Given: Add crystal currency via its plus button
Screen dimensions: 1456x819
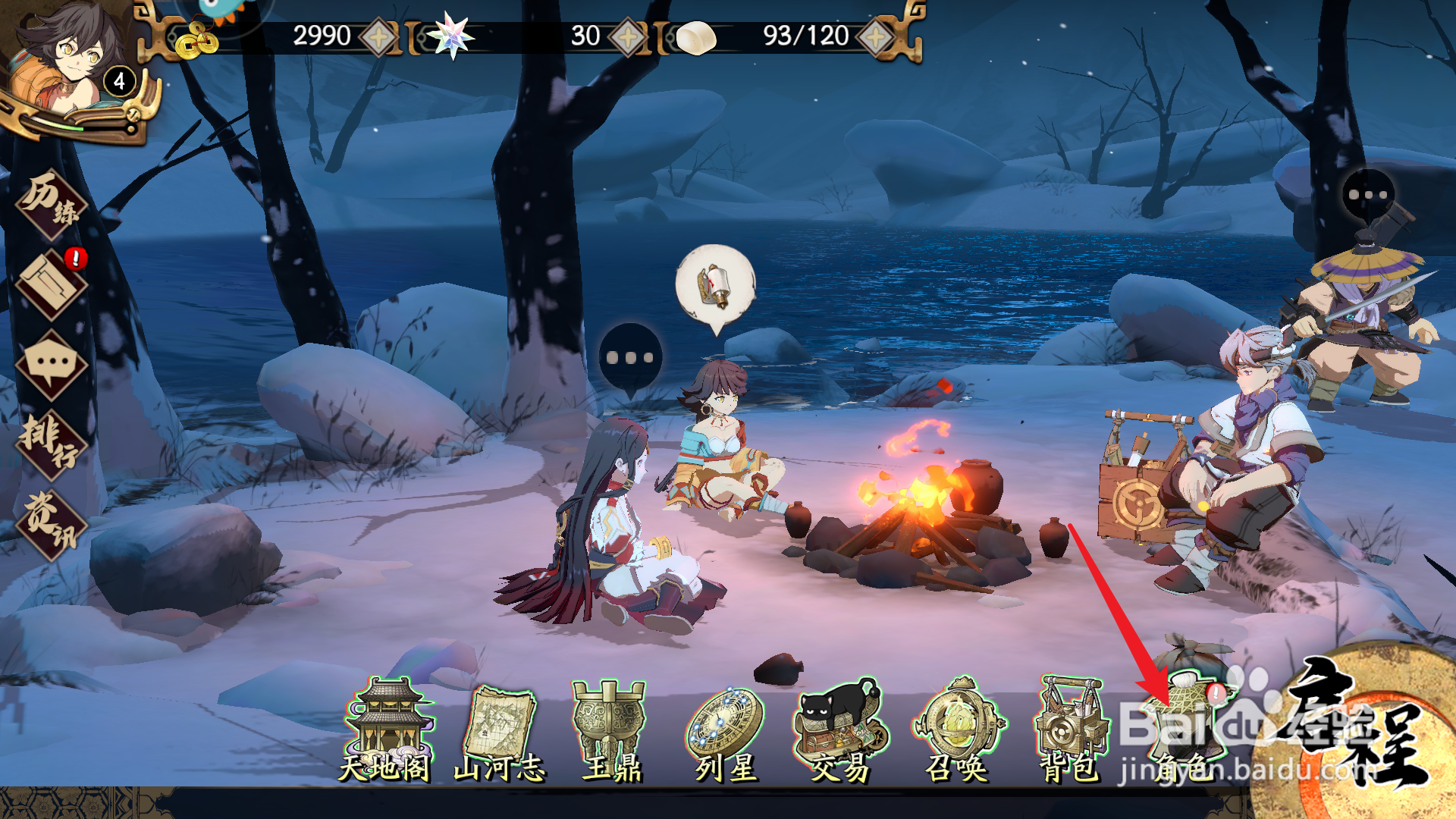Looking at the screenshot, I should click(628, 36).
